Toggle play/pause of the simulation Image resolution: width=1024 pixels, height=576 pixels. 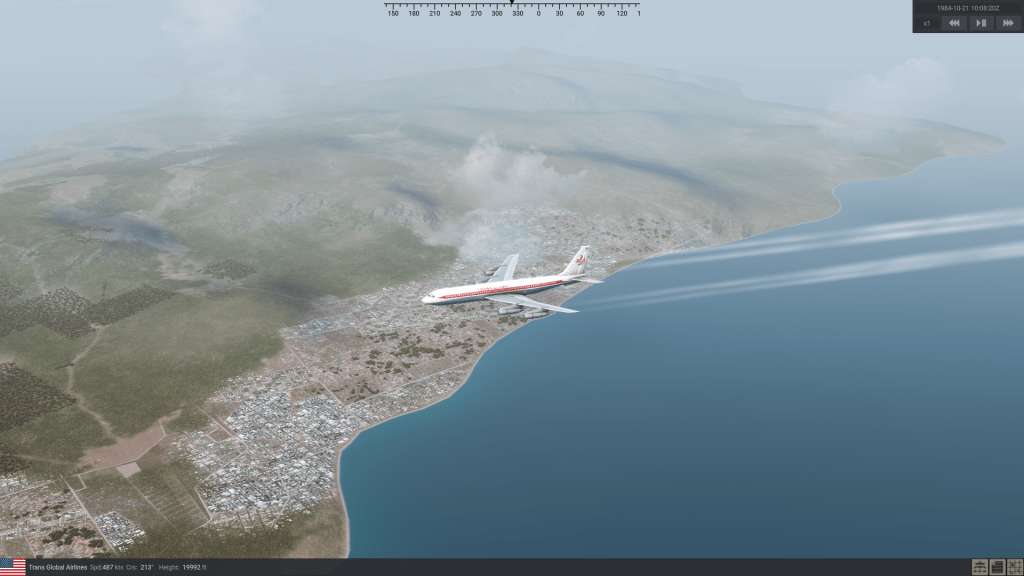(981, 23)
